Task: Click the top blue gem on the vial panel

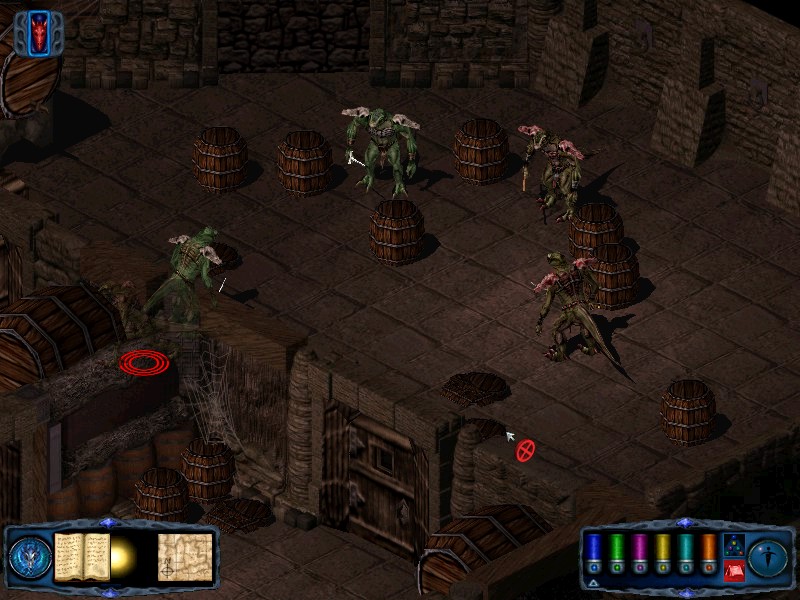Action: click(x=684, y=522)
